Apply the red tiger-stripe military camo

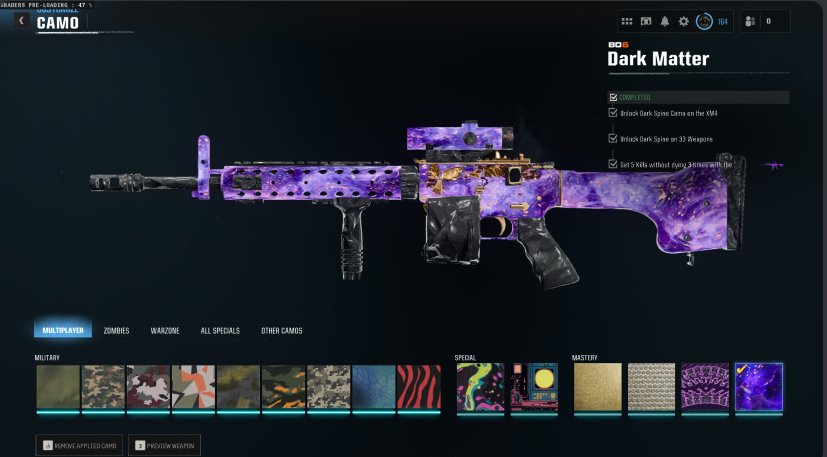pos(419,387)
